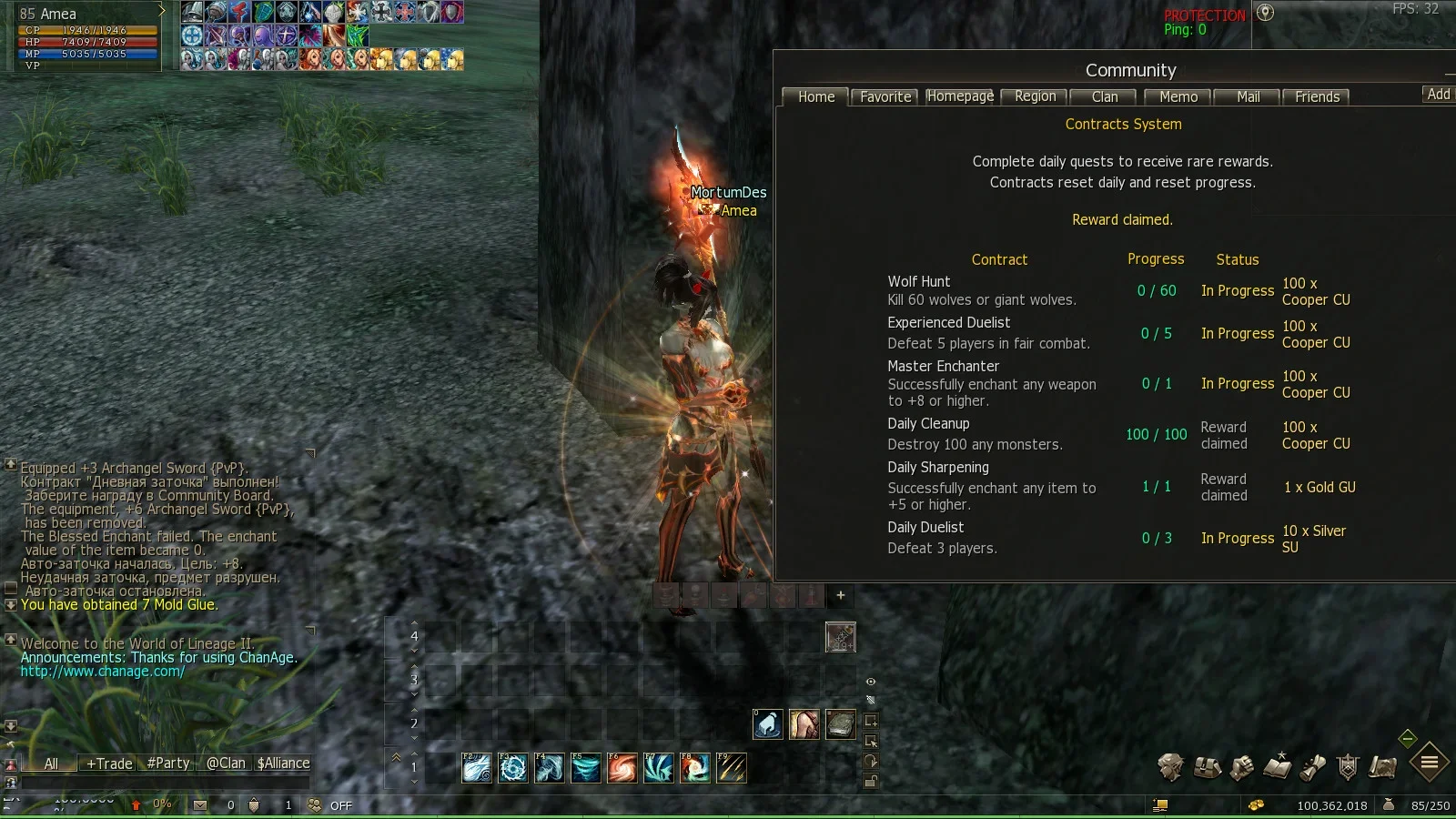
Task: Open the main menu diamond button
Action: [1429, 763]
